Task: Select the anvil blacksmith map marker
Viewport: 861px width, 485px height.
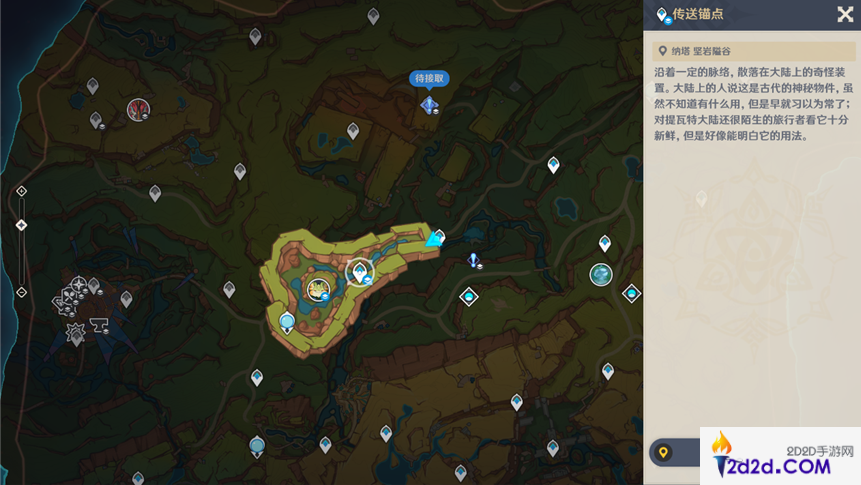Action: click(99, 325)
